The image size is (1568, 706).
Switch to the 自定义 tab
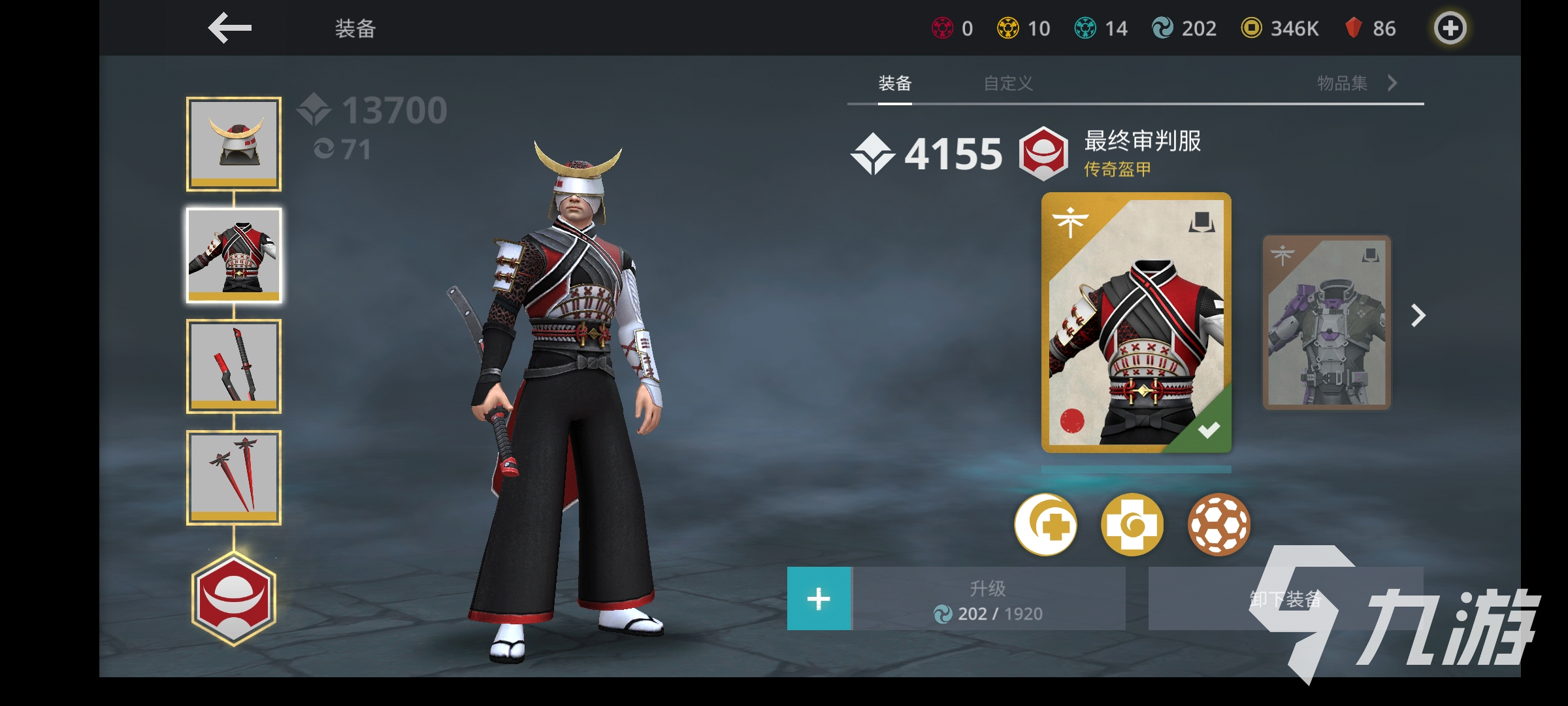pyautogui.click(x=1008, y=84)
